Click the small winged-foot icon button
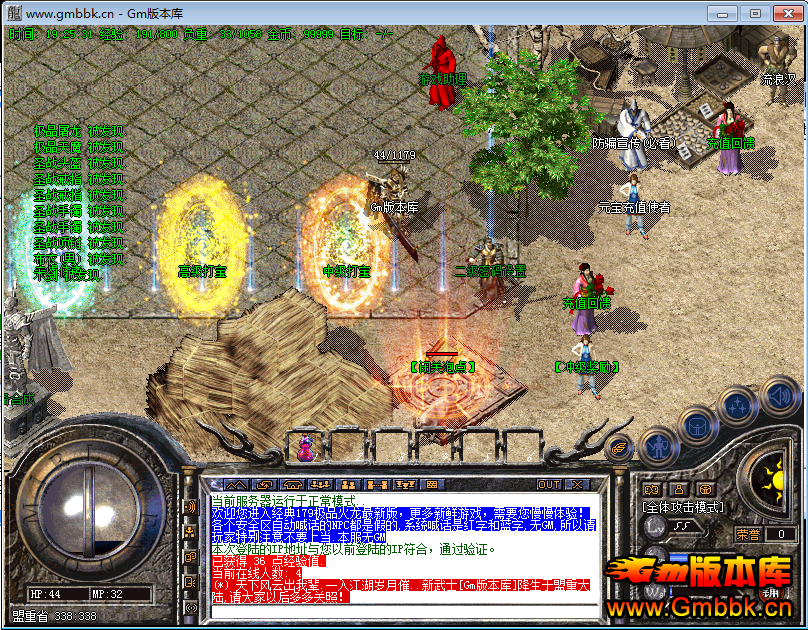This screenshot has height=630, width=808. [x=619, y=450]
